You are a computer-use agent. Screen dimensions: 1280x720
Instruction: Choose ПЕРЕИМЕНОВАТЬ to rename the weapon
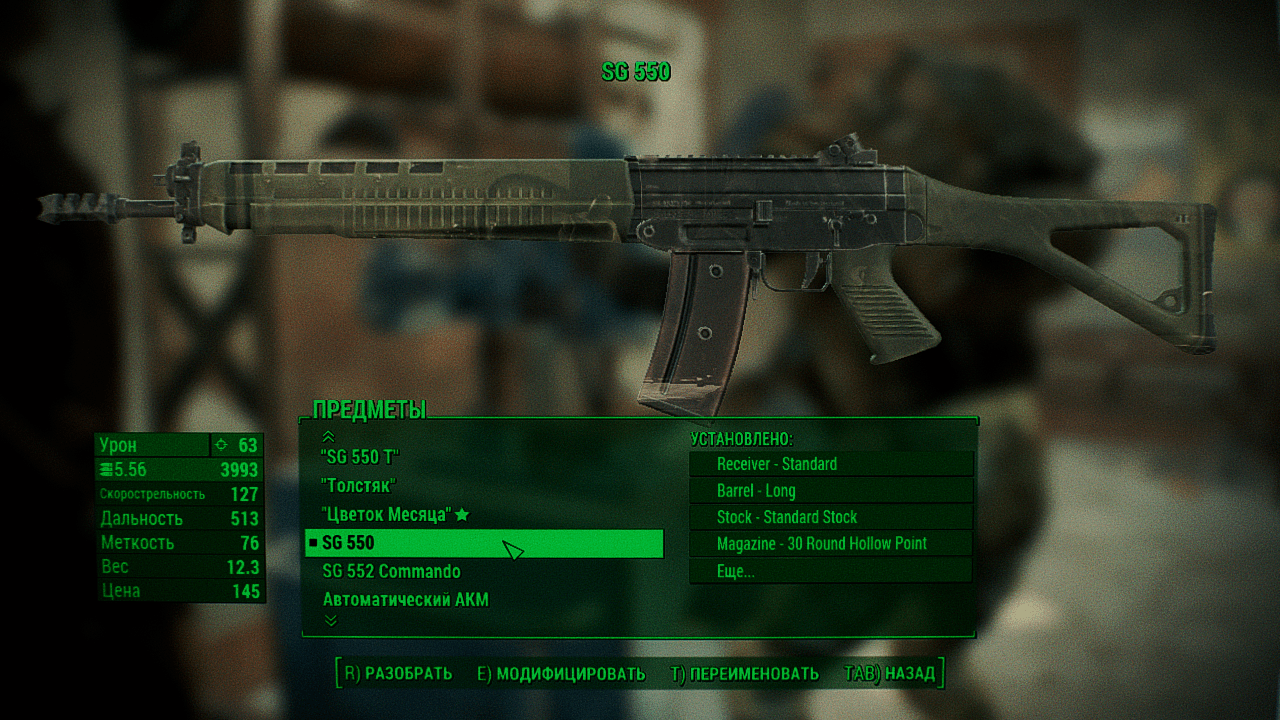744,673
